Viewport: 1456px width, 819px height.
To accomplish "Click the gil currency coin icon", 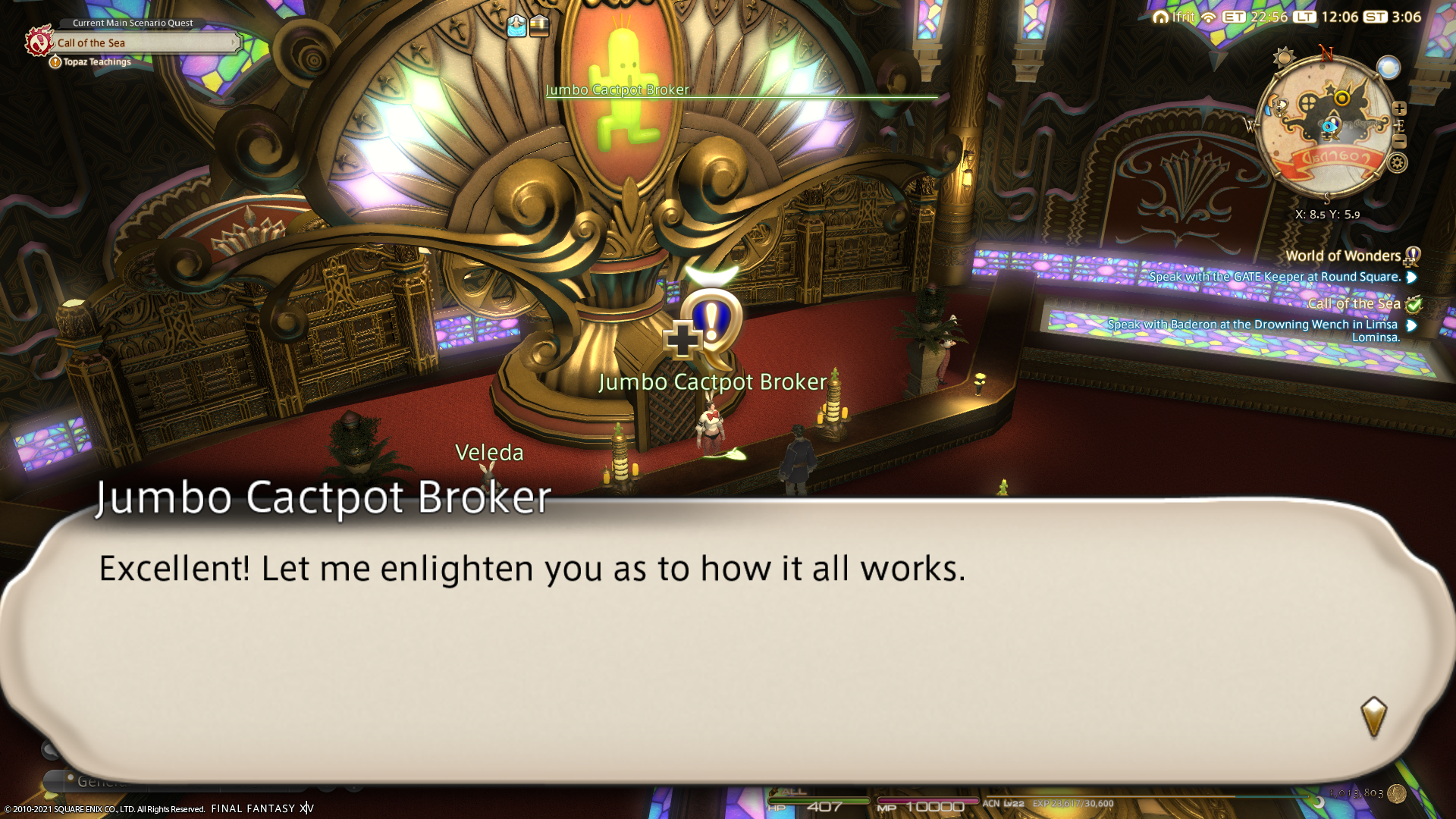I will (1396, 793).
